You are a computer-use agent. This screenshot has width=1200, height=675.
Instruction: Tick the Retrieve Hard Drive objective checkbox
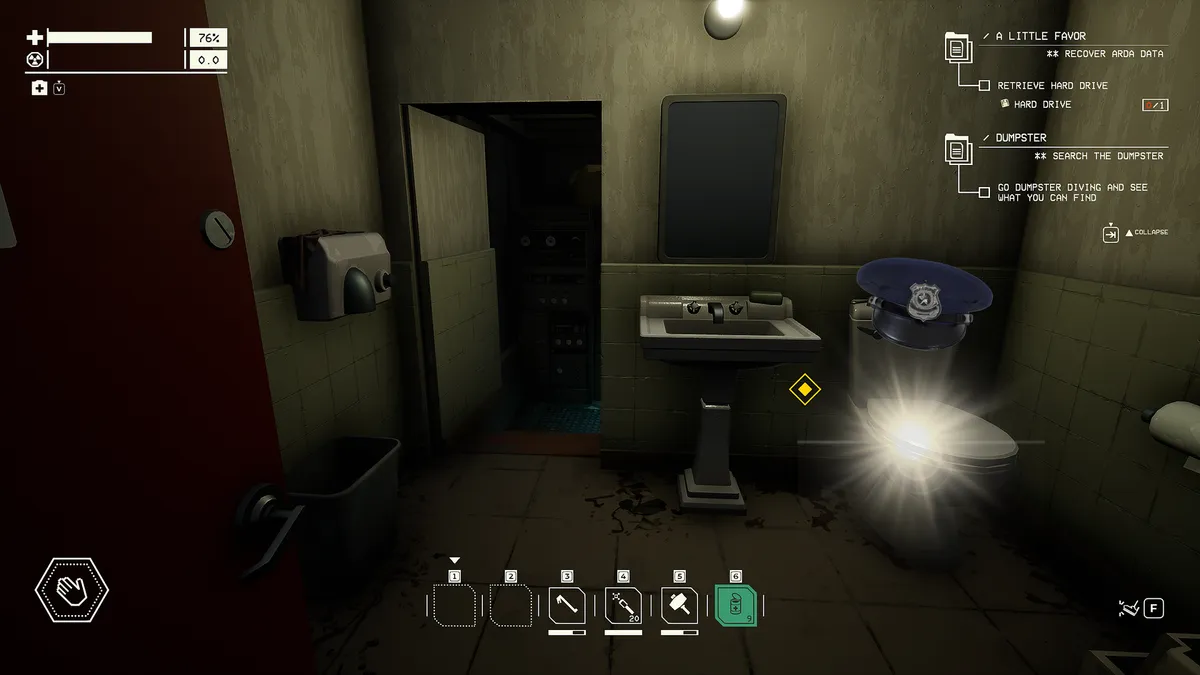pyautogui.click(x=984, y=86)
